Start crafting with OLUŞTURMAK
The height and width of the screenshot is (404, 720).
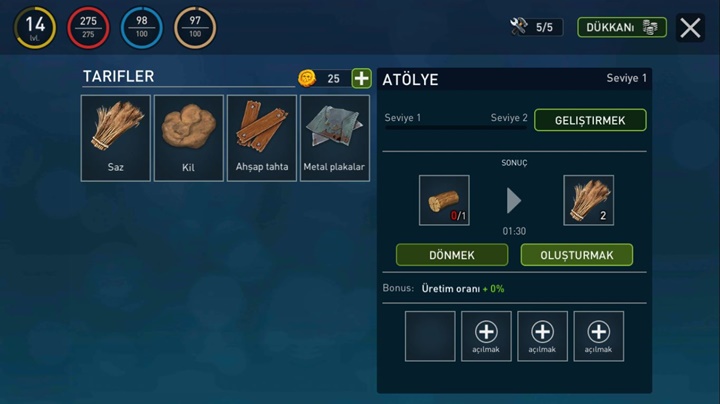(576, 255)
